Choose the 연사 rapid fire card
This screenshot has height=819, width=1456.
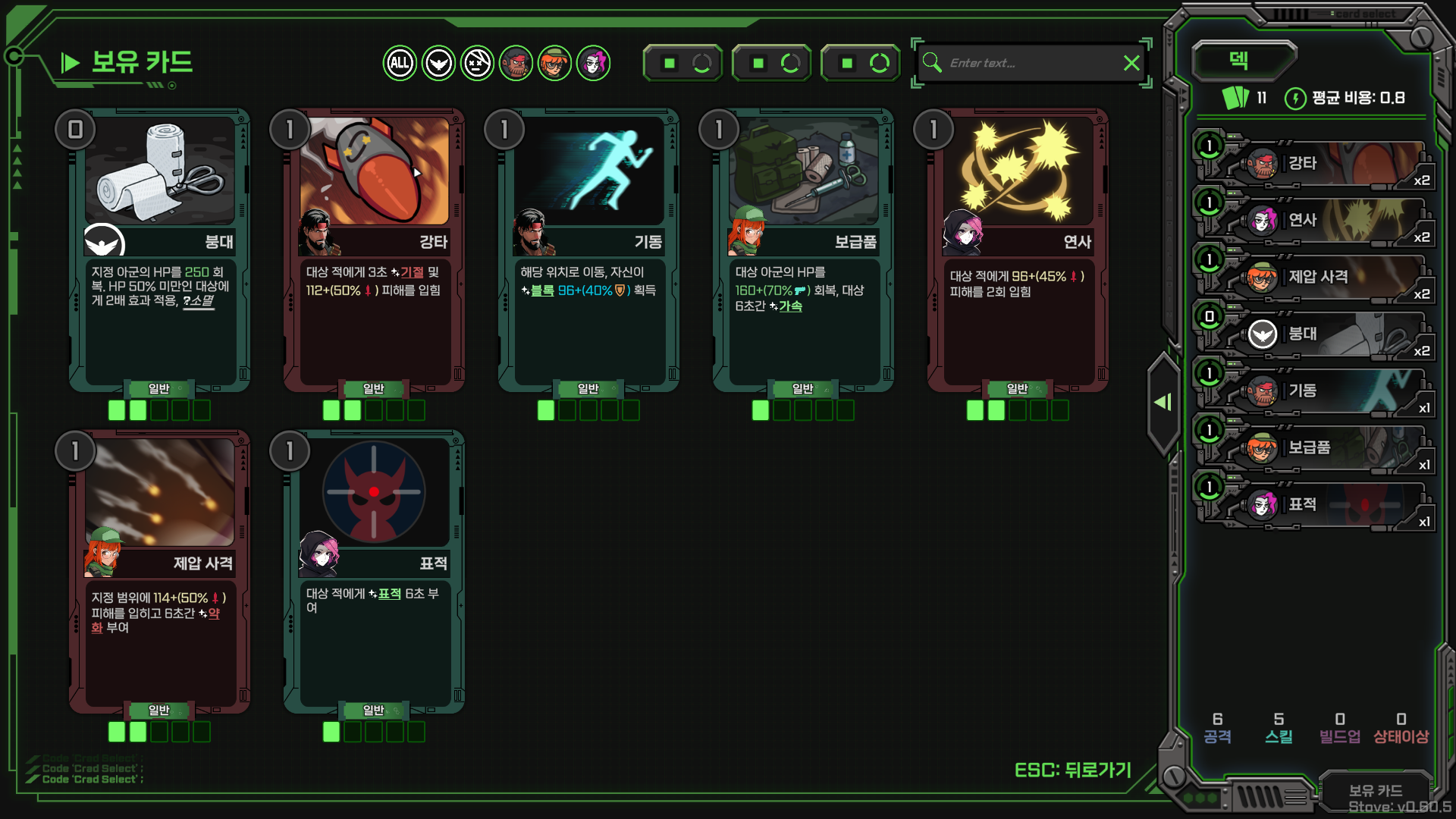(x=1018, y=250)
